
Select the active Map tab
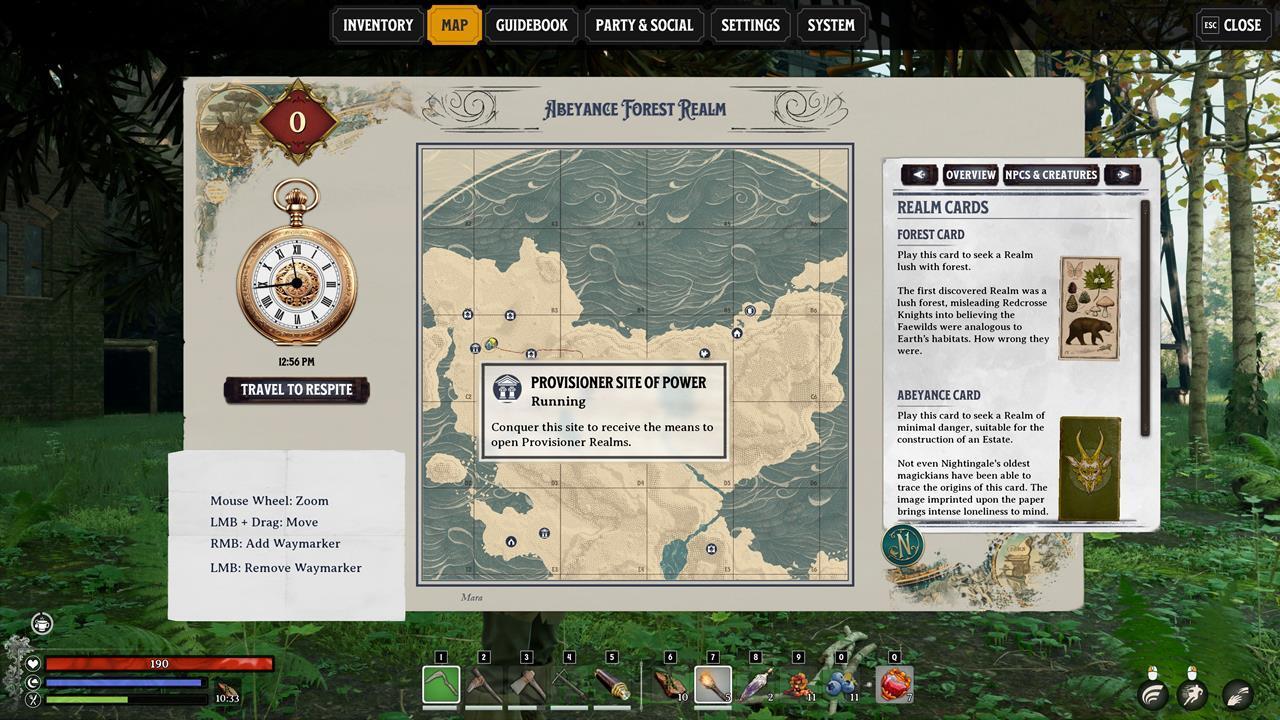coord(454,25)
